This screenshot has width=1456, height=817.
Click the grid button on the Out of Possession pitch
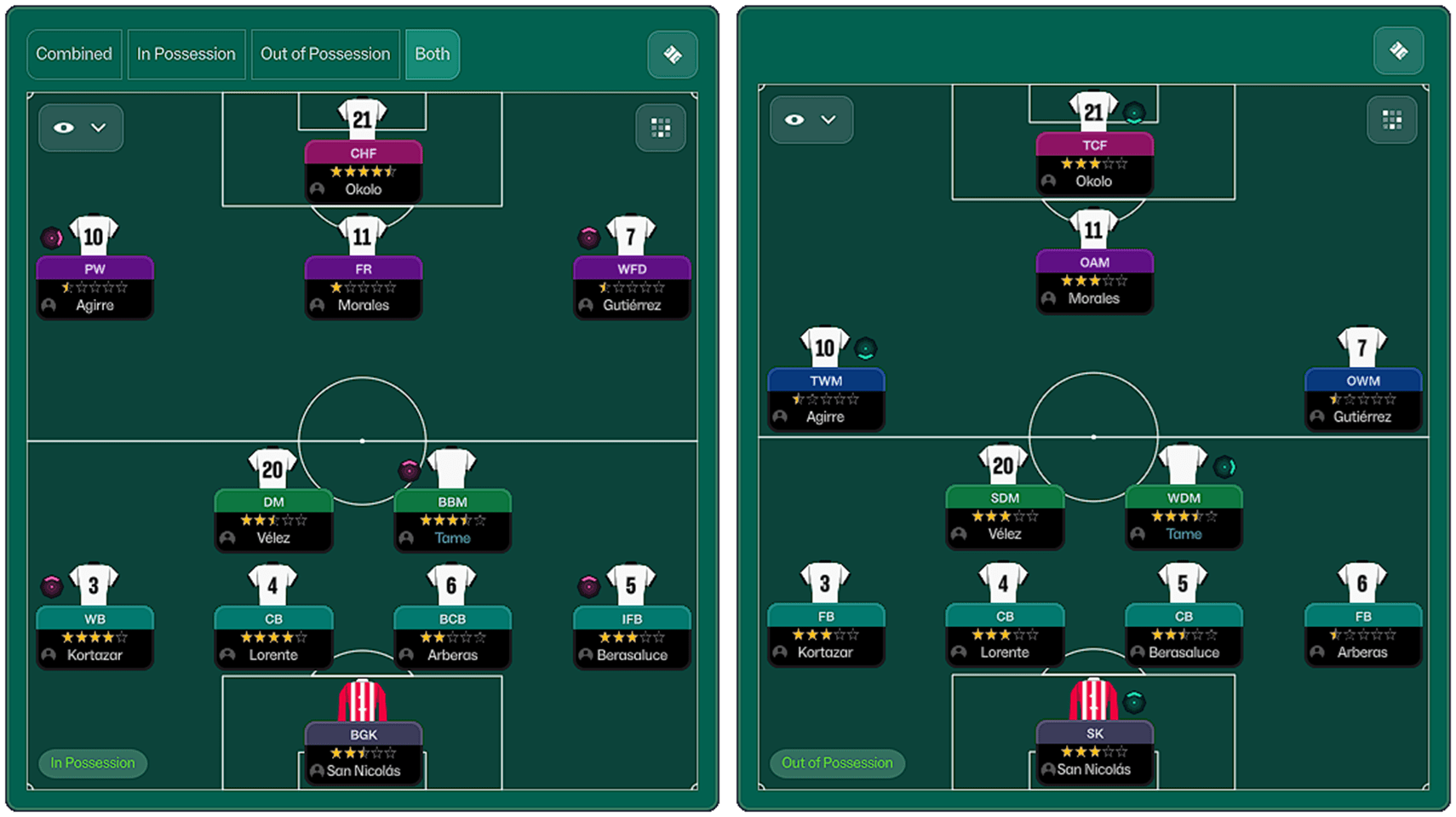click(x=1392, y=120)
